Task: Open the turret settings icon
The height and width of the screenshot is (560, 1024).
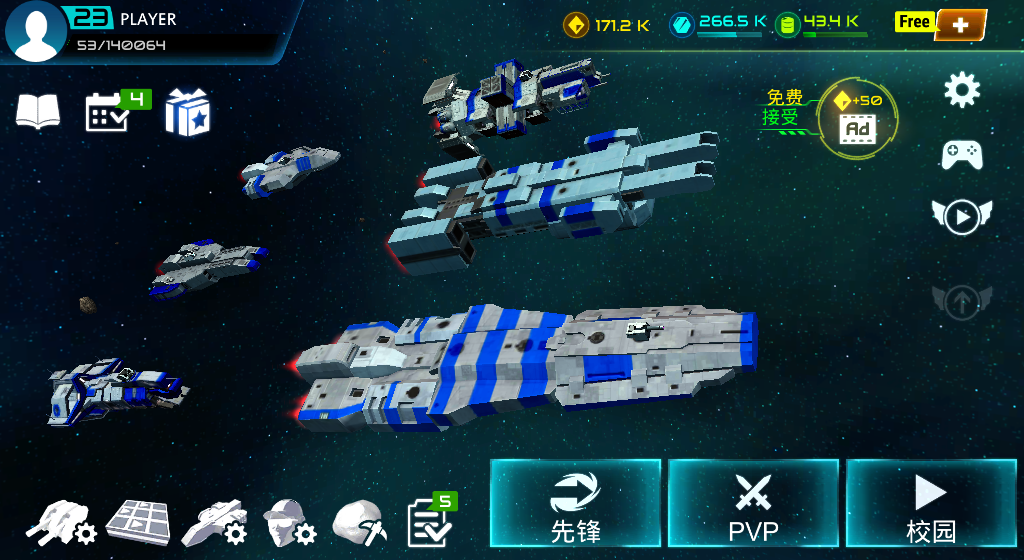Action: [61, 521]
